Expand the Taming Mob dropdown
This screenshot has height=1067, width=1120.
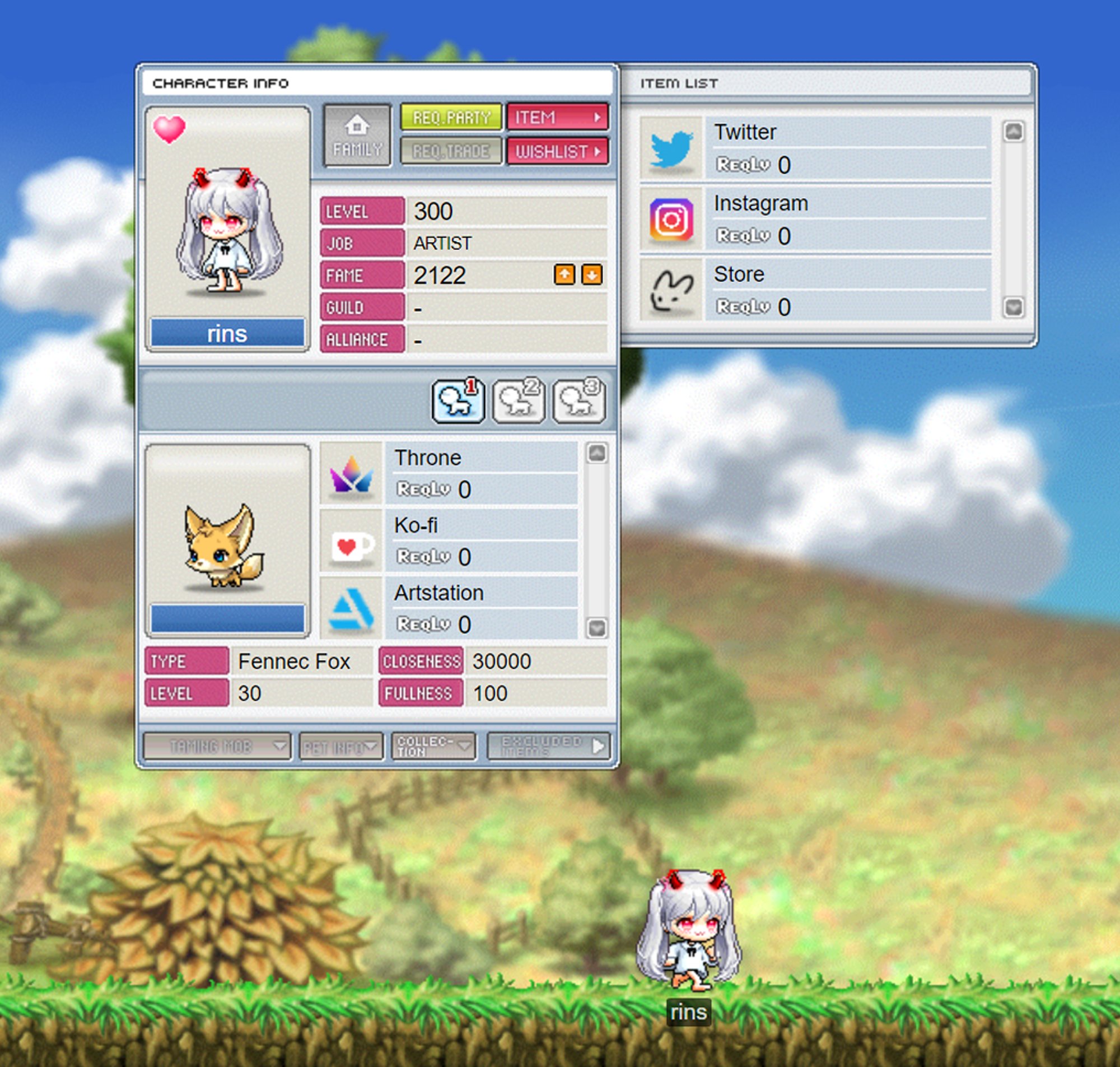click(x=217, y=745)
